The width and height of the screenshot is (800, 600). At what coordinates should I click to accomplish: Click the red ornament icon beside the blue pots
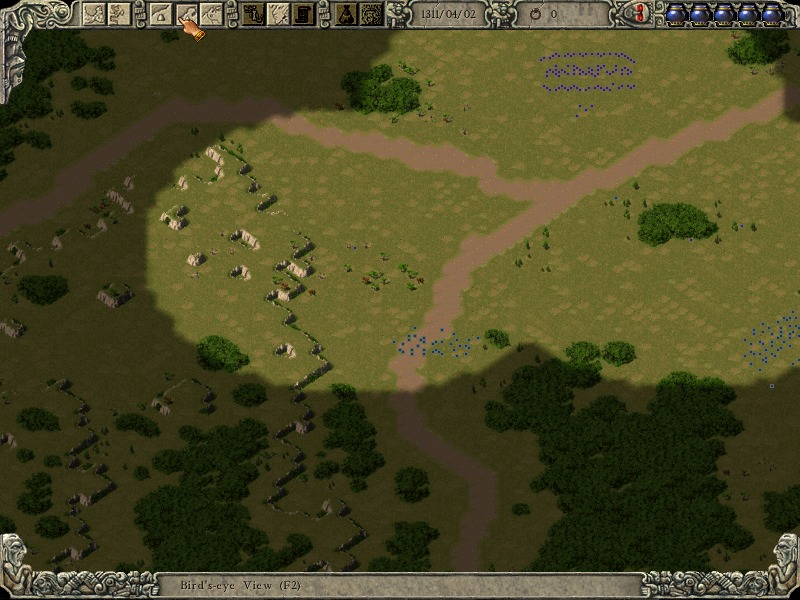coord(641,13)
